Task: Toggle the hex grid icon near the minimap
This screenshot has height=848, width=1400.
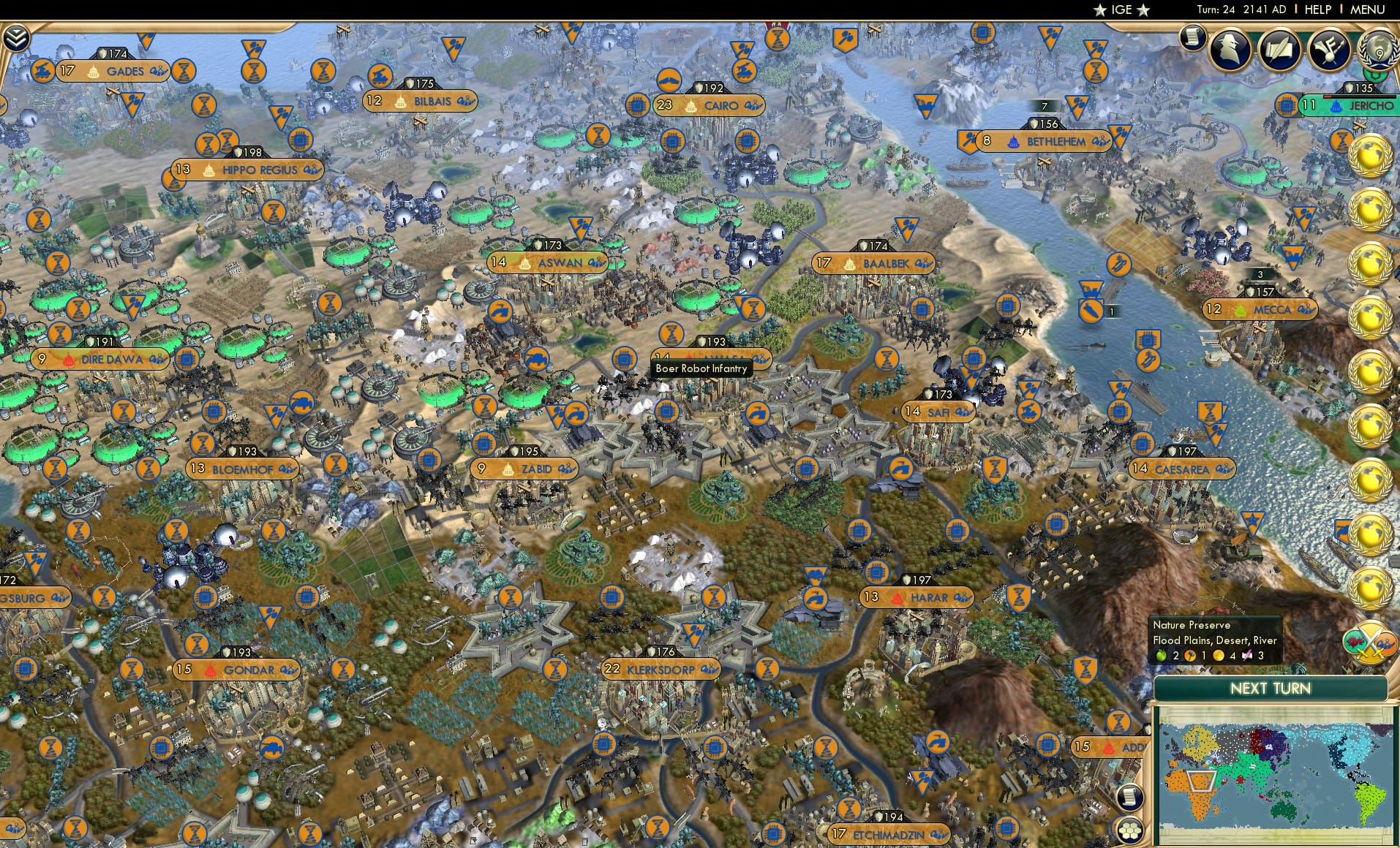Action: point(1130,831)
